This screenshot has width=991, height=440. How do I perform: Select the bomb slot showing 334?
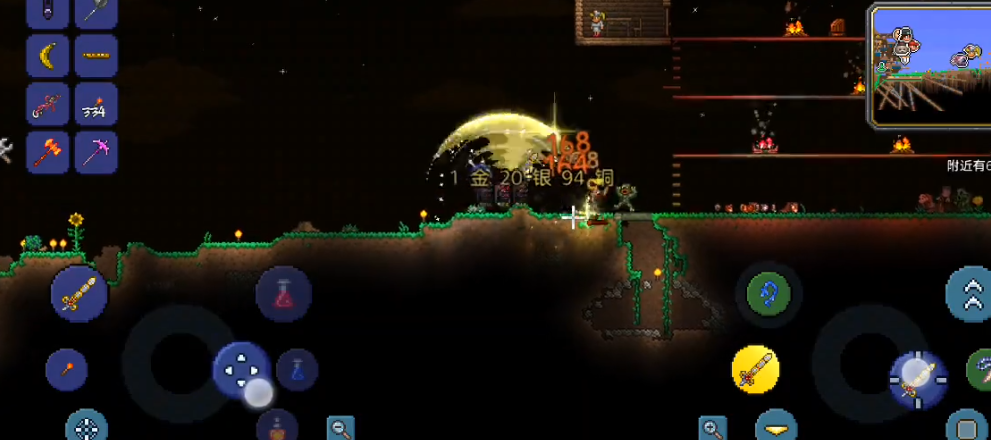(96, 104)
